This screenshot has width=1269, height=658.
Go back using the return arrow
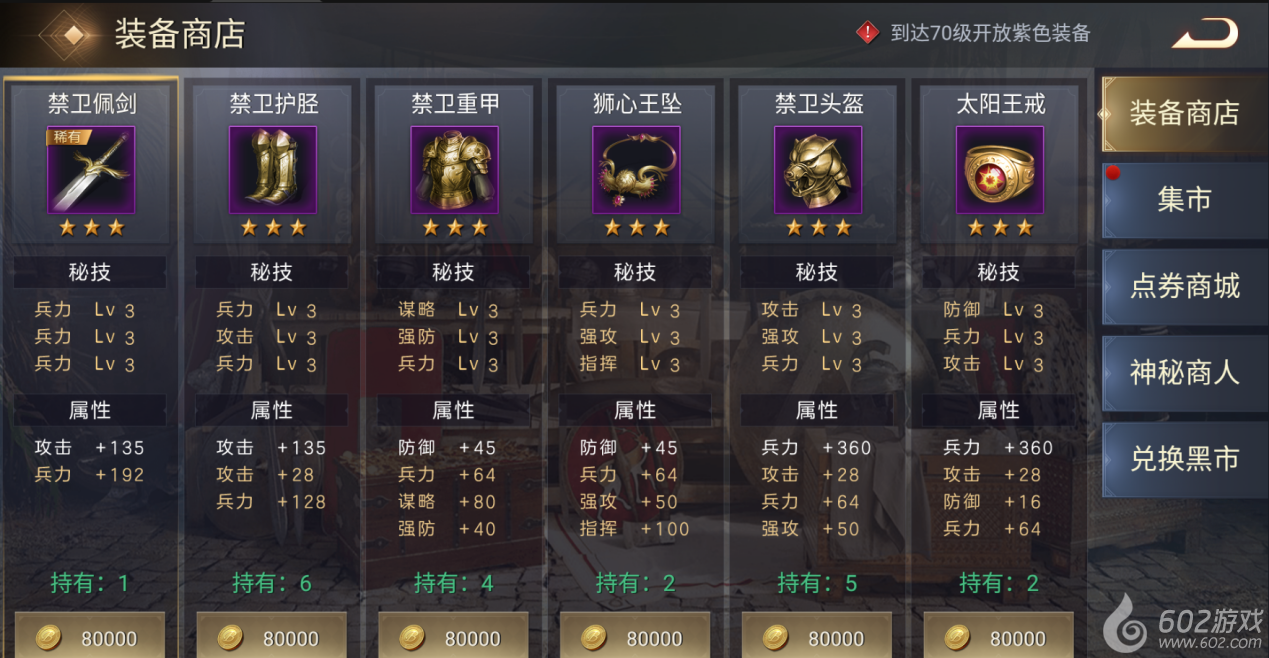click(1205, 34)
